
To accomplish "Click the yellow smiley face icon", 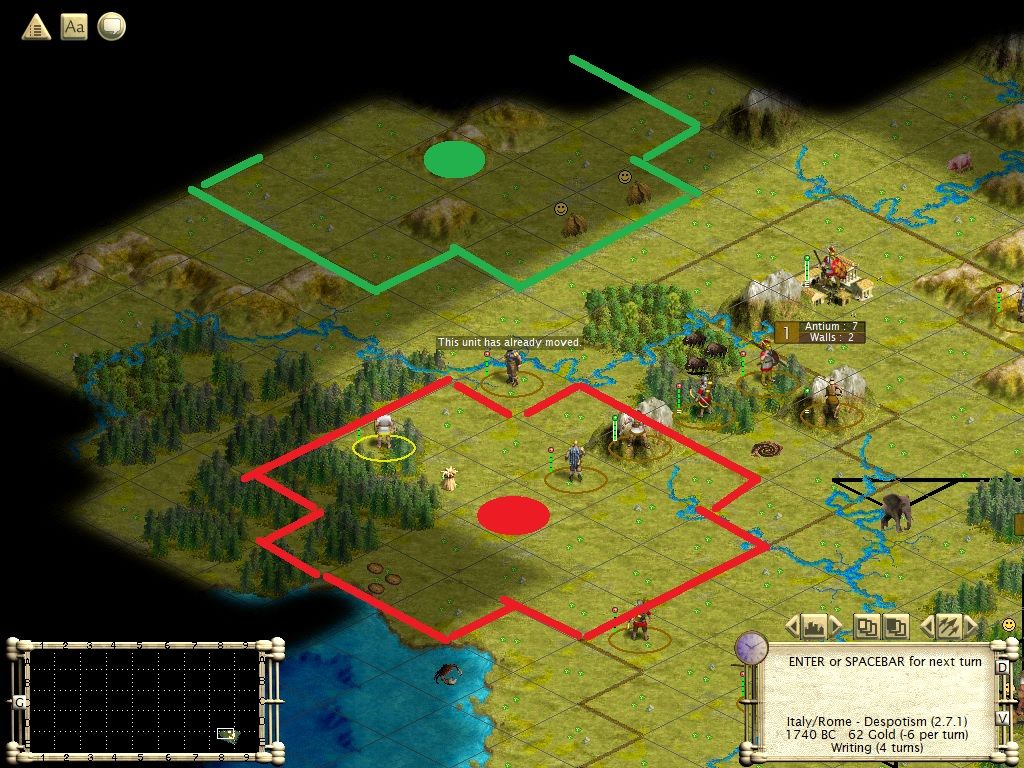I will [1008, 625].
